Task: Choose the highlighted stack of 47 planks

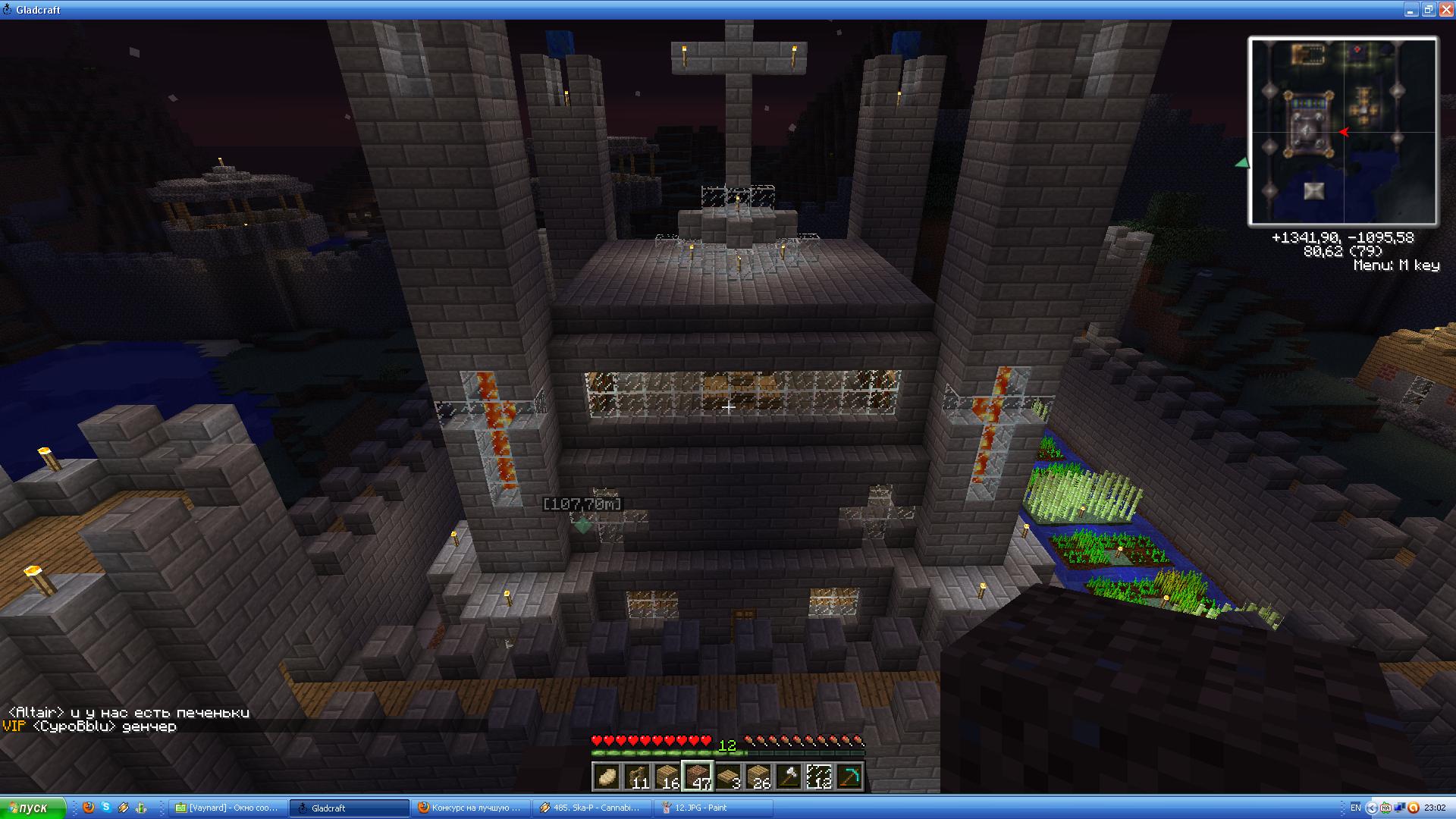Action: pyautogui.click(x=698, y=777)
